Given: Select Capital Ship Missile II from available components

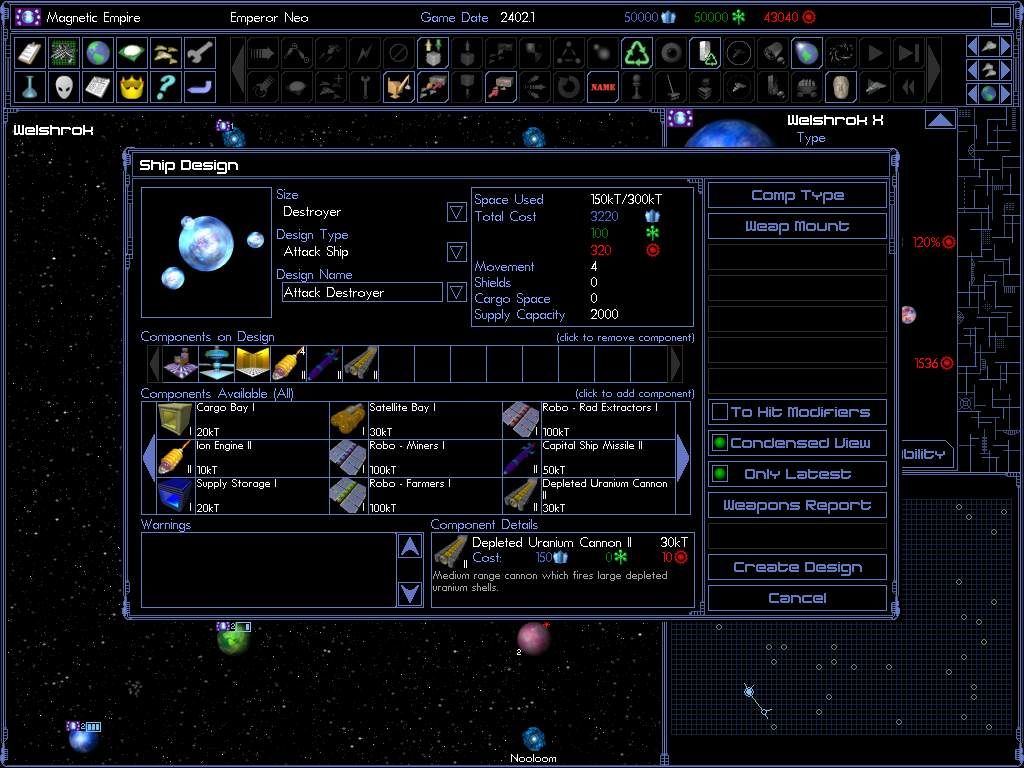Looking at the screenshot, I should [589, 458].
